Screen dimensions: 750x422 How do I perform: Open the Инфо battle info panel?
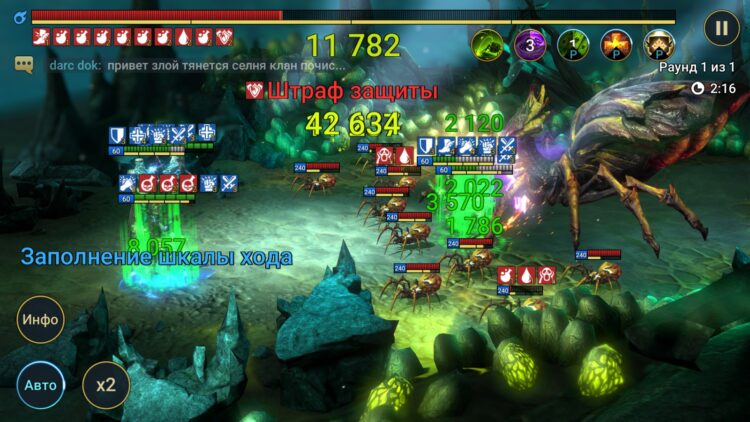coord(41,320)
